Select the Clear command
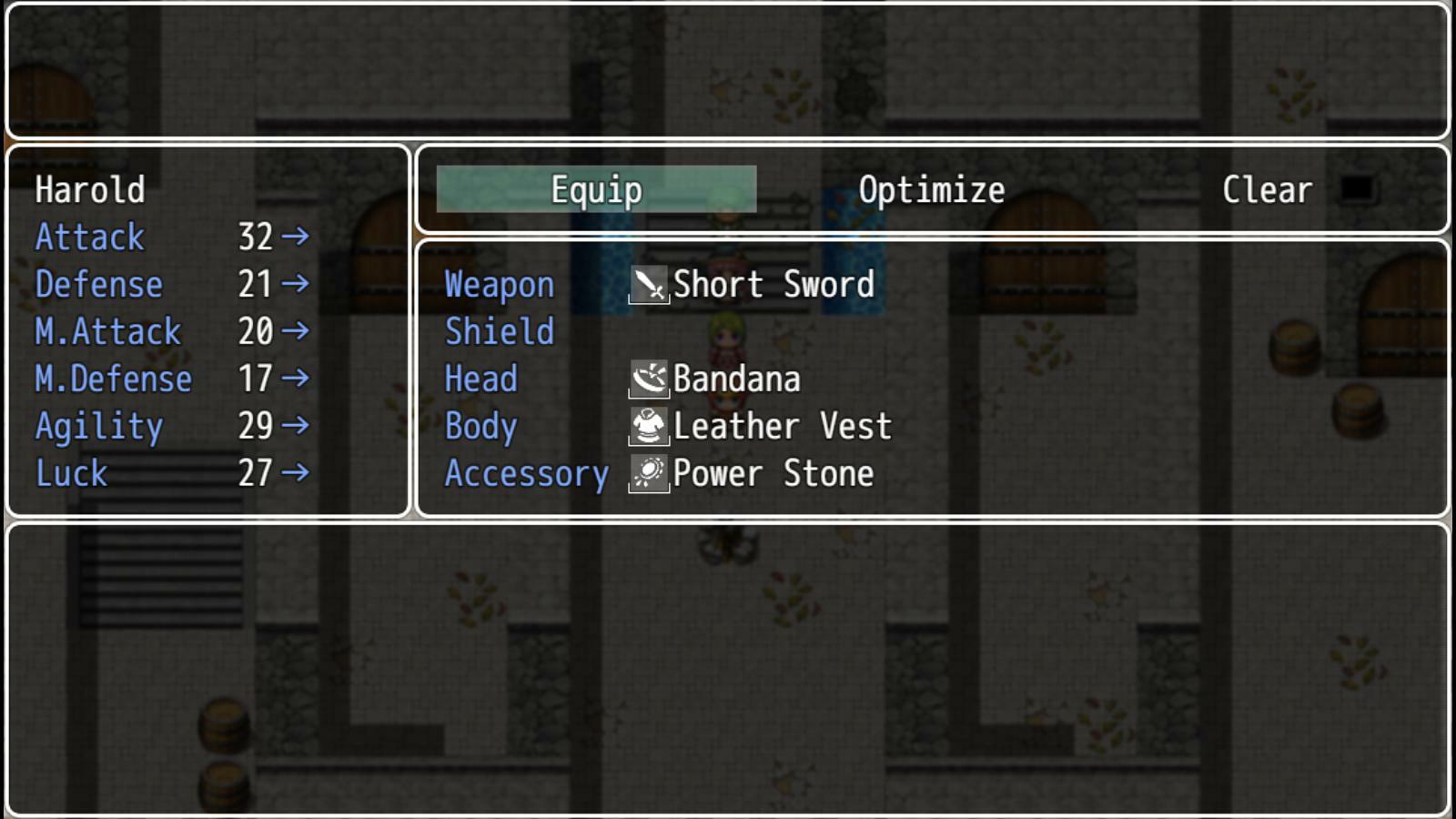1456x819 pixels. (1267, 189)
